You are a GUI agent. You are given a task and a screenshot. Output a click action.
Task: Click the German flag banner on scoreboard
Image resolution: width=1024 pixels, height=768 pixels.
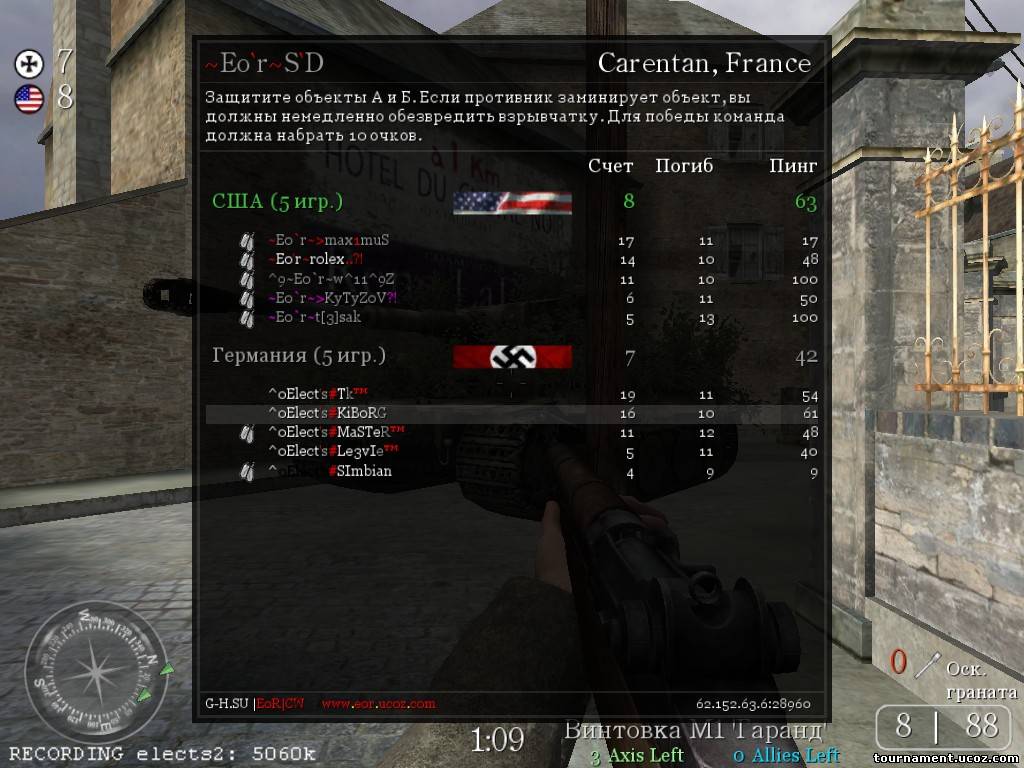coord(512,357)
